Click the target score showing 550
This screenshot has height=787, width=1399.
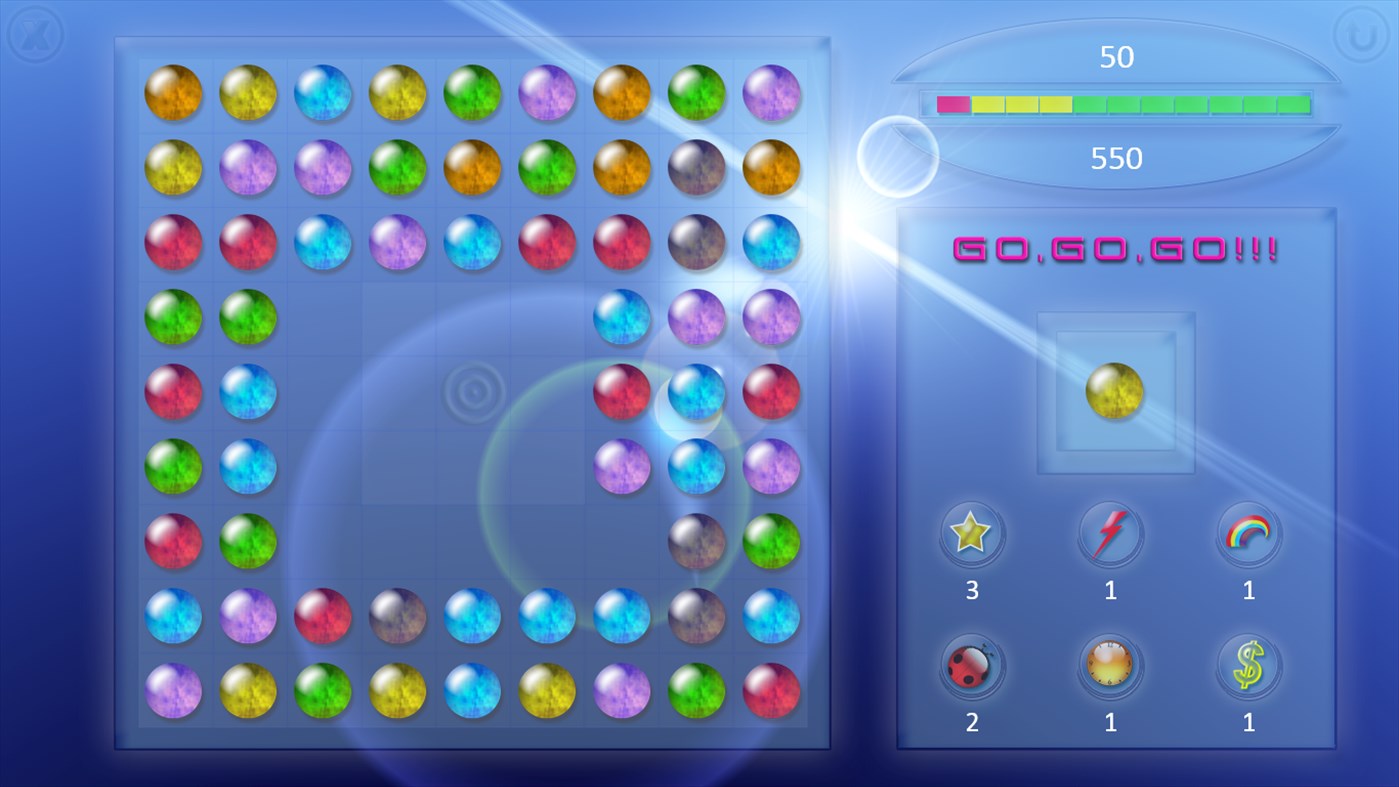coord(1115,158)
